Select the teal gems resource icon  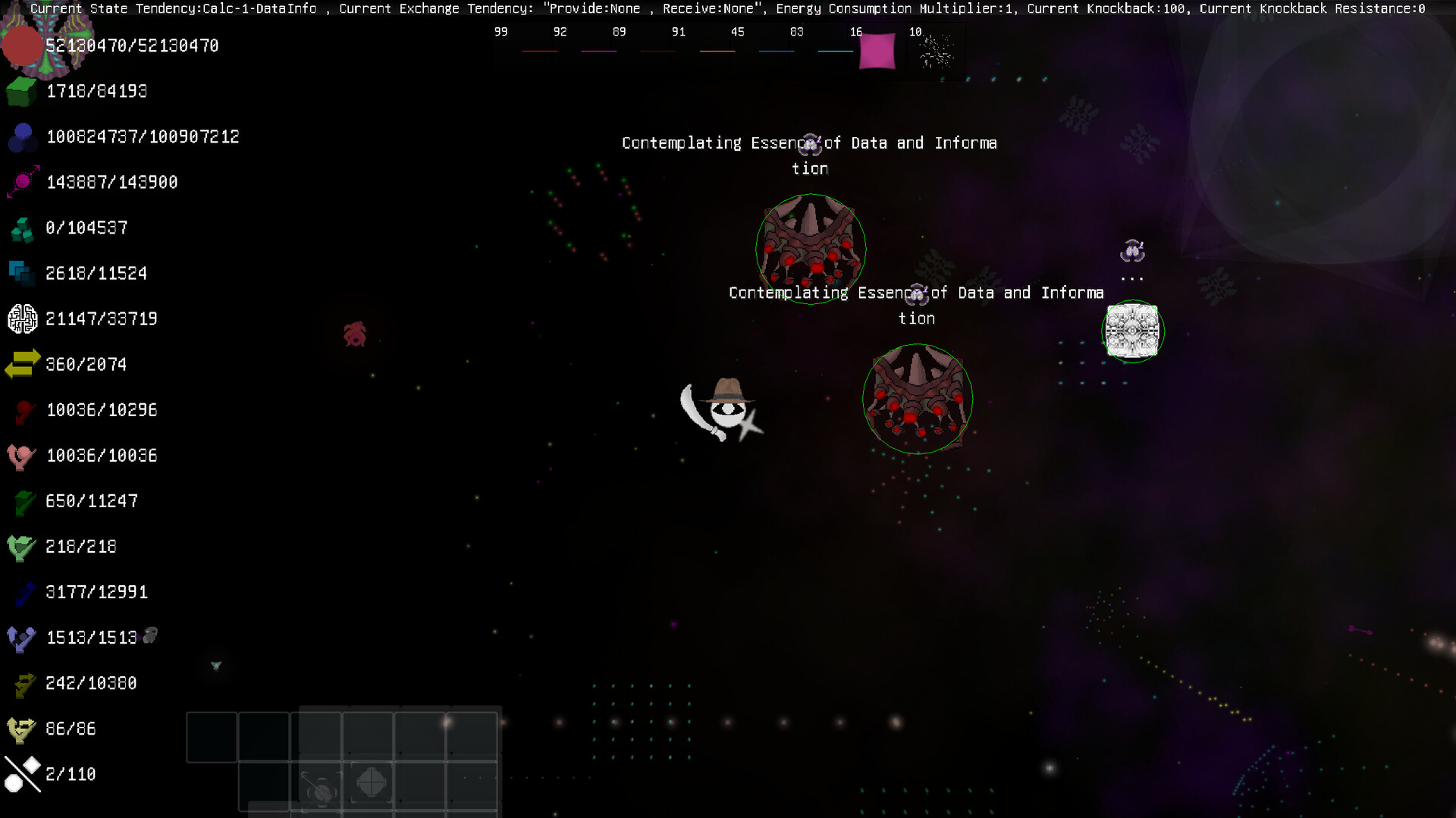coord(20,227)
